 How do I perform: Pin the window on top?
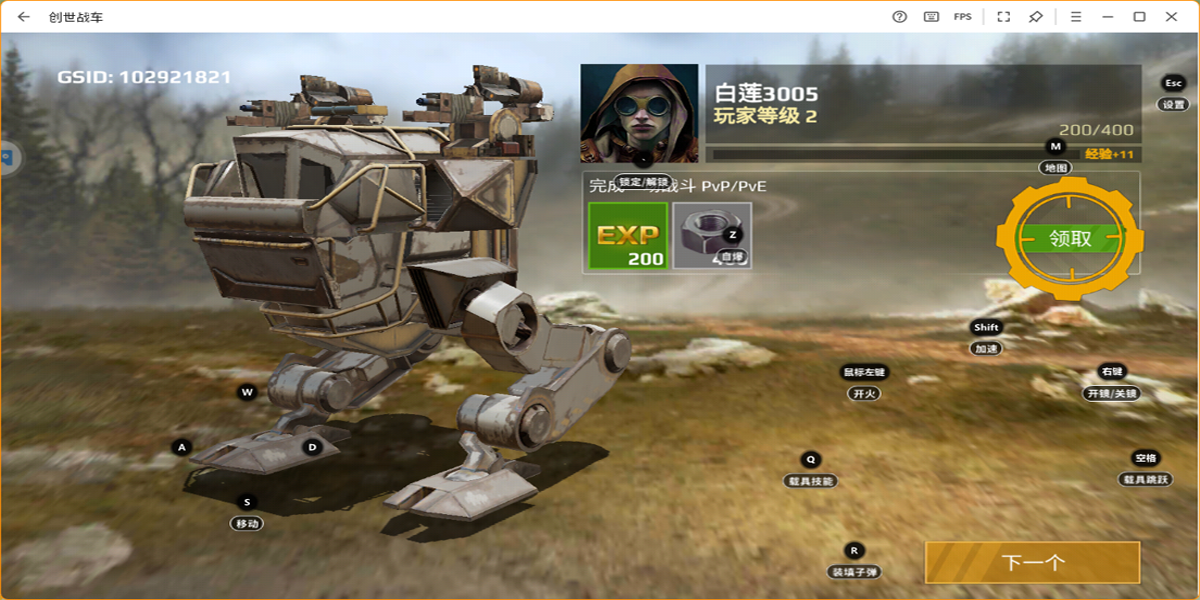click(1036, 17)
